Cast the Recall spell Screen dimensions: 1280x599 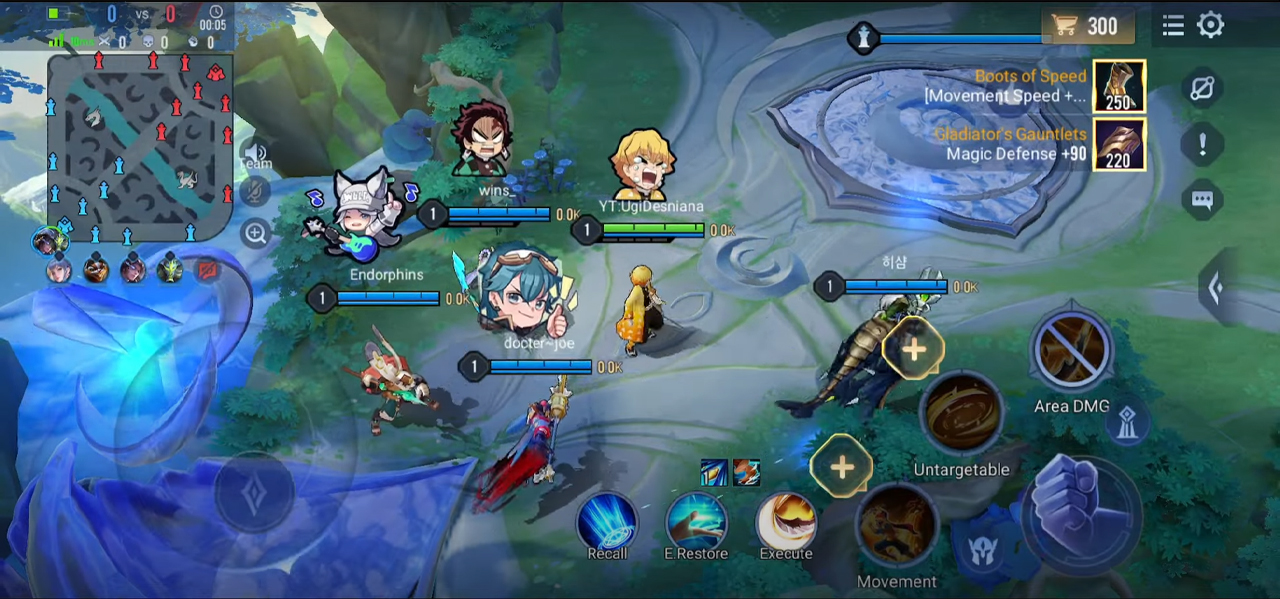607,521
